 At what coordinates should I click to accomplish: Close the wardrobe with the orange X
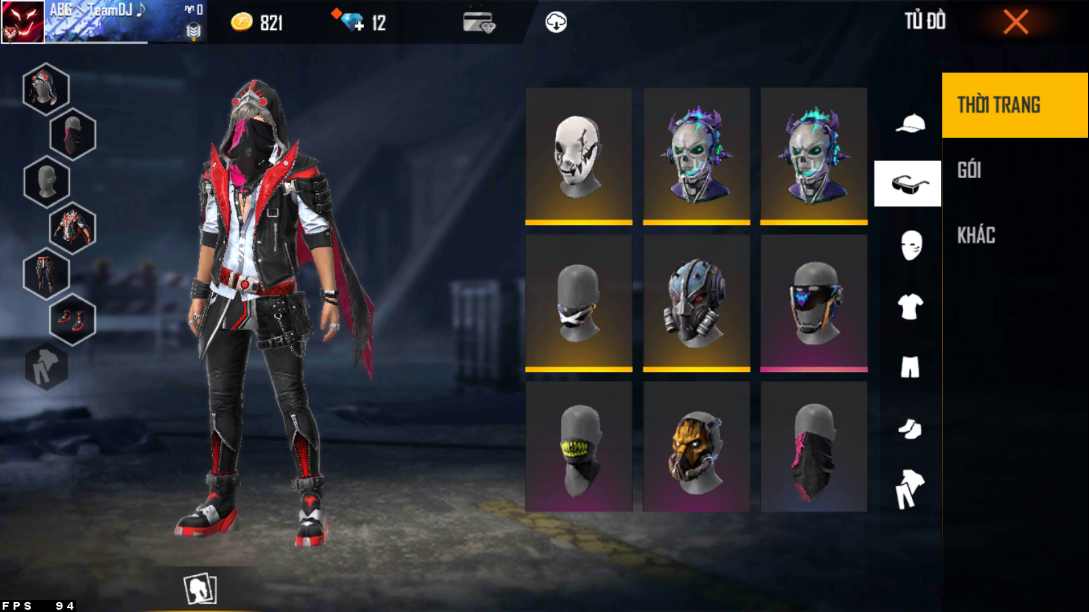1015,22
